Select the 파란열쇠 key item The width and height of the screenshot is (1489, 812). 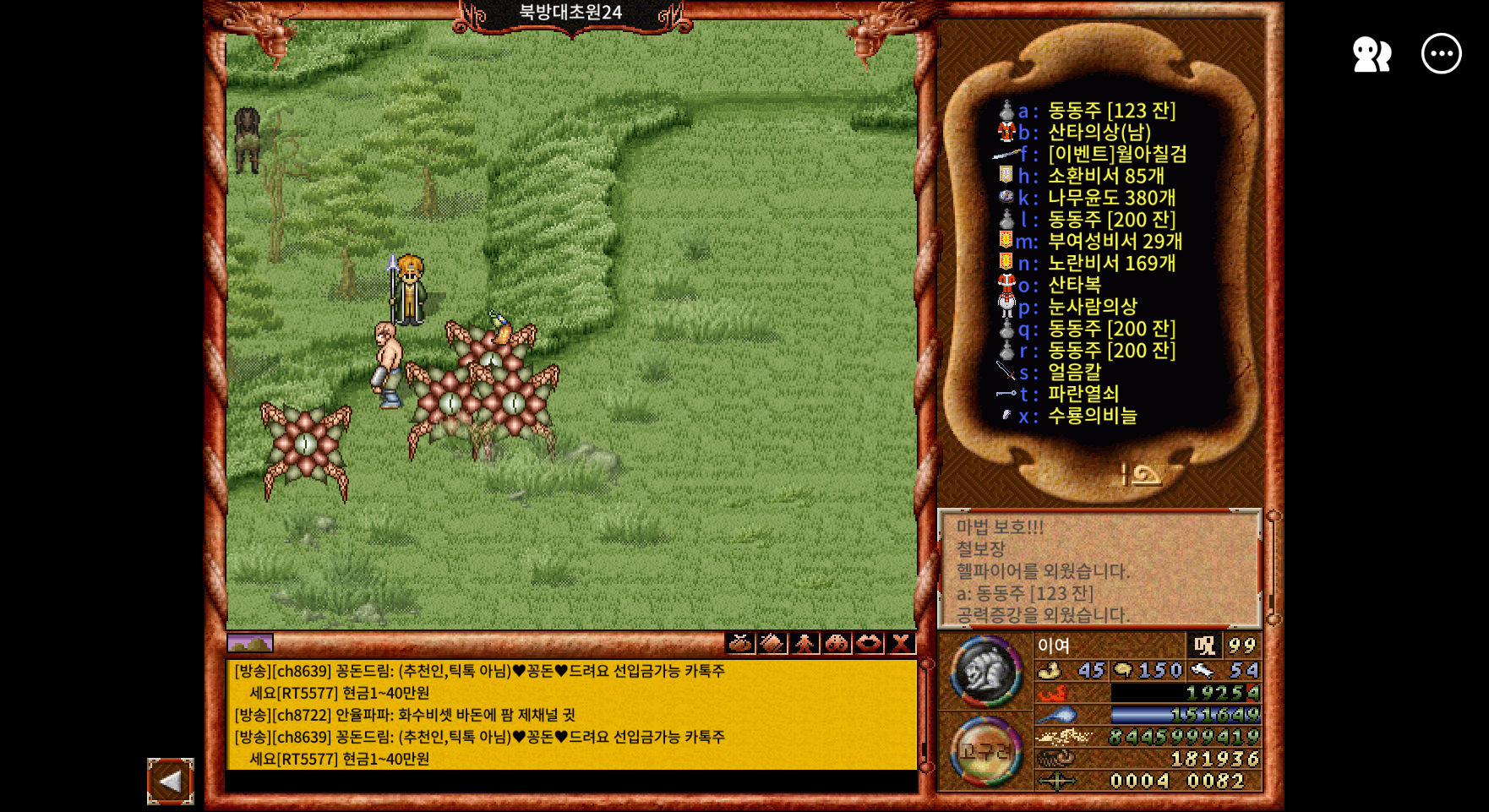click(1083, 395)
